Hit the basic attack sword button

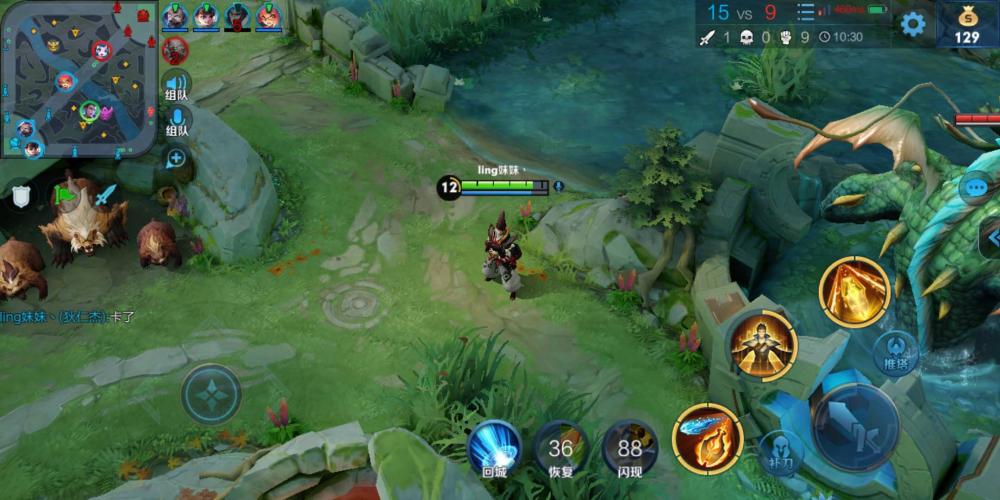855,426
